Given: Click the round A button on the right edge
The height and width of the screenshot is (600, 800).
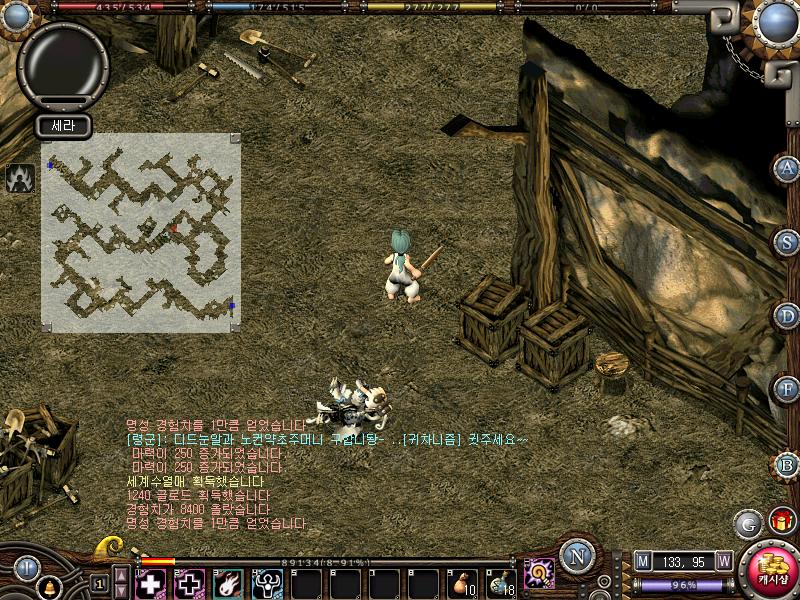Looking at the screenshot, I should (x=788, y=168).
